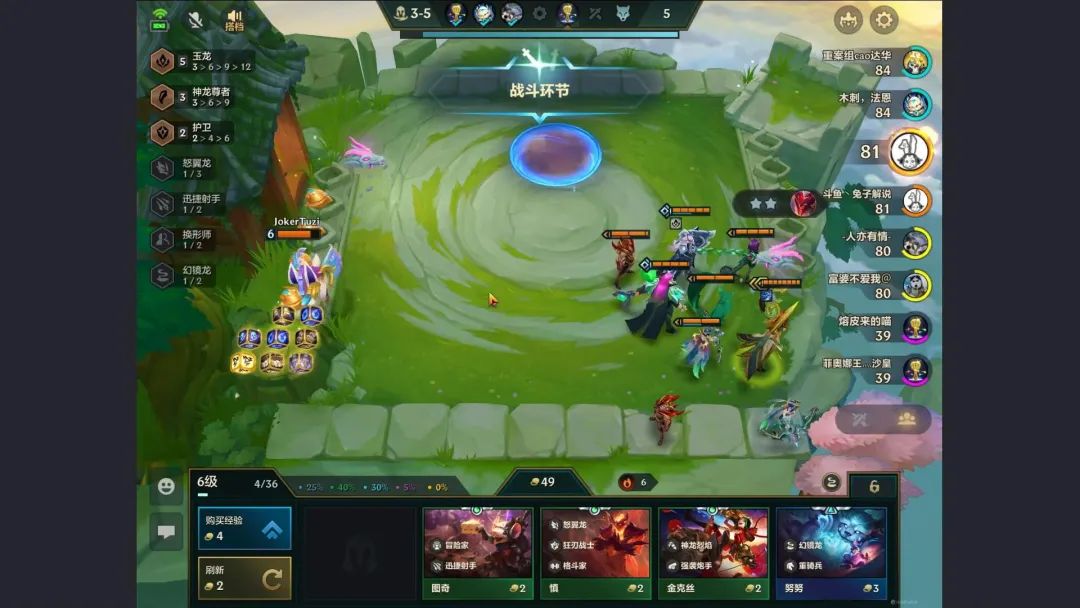View player 重案组cao达华's board
Screen dimensions: 1080x608
[x=915, y=62]
